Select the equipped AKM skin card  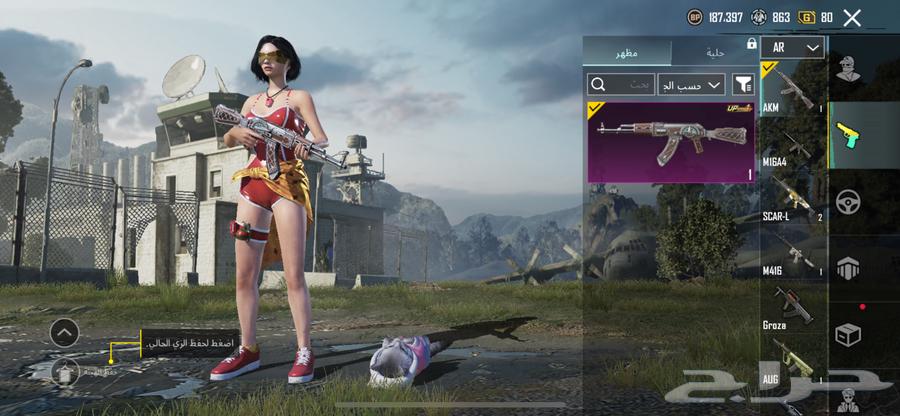671,141
